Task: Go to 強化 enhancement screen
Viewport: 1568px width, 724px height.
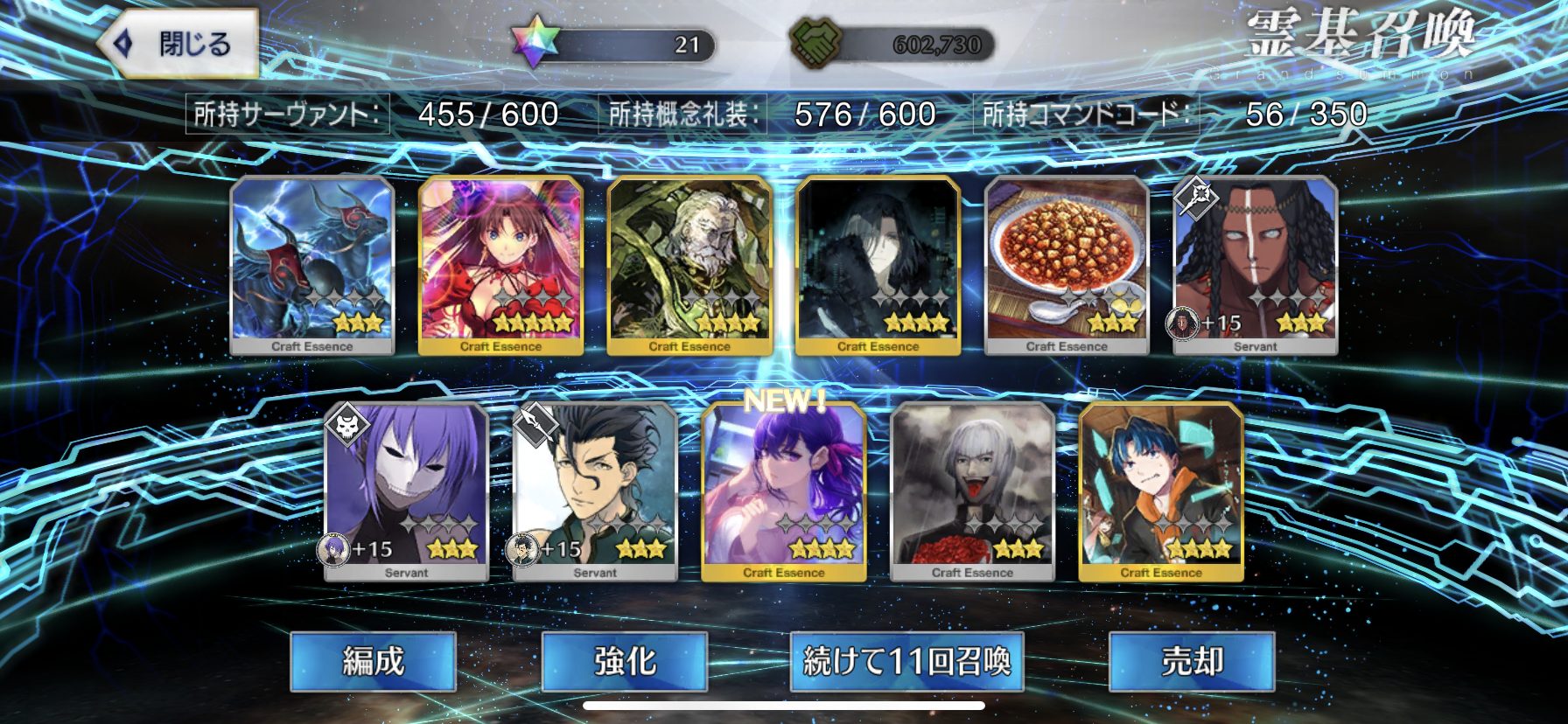Action: coord(624,661)
